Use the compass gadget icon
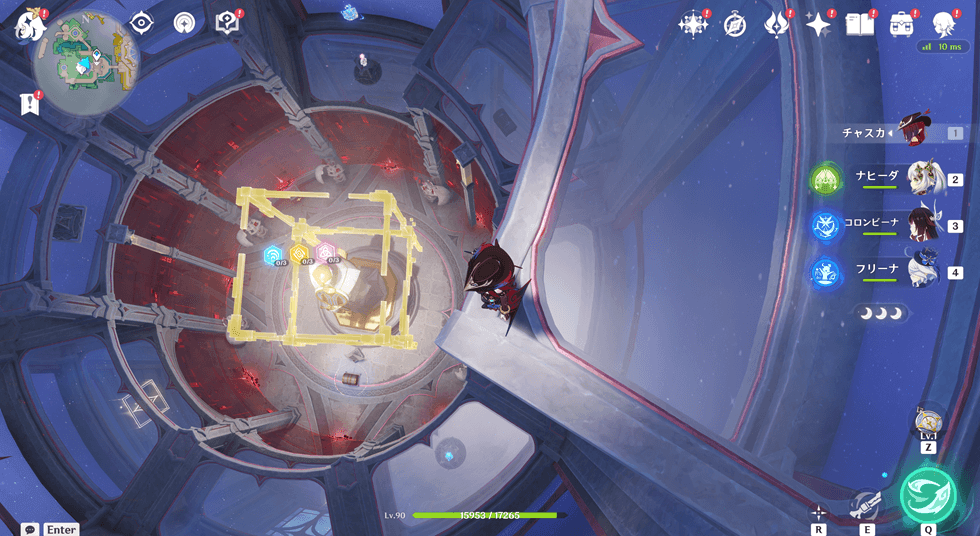The image size is (980, 536). (929, 421)
